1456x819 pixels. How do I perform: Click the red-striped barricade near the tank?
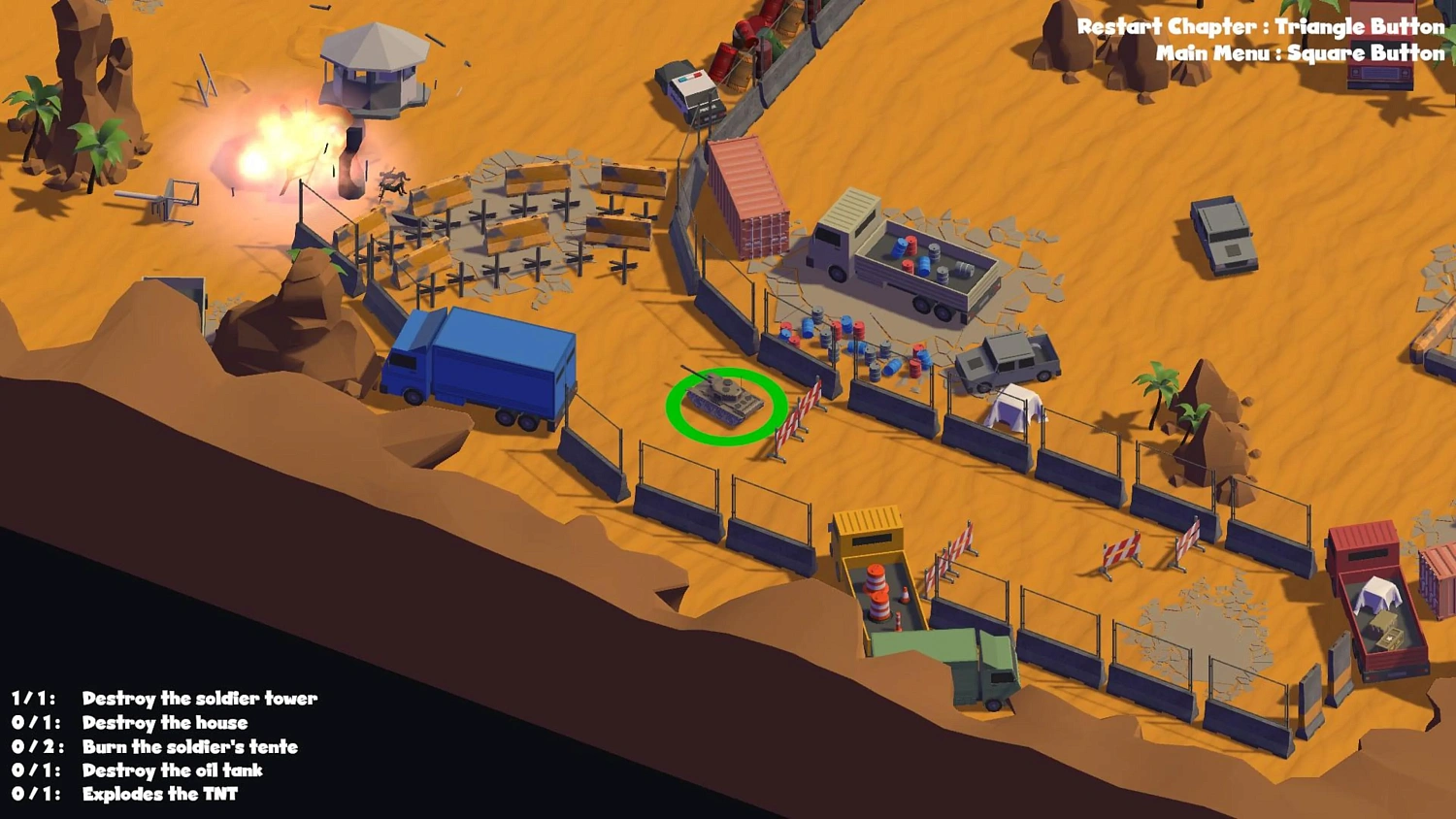coord(798,412)
